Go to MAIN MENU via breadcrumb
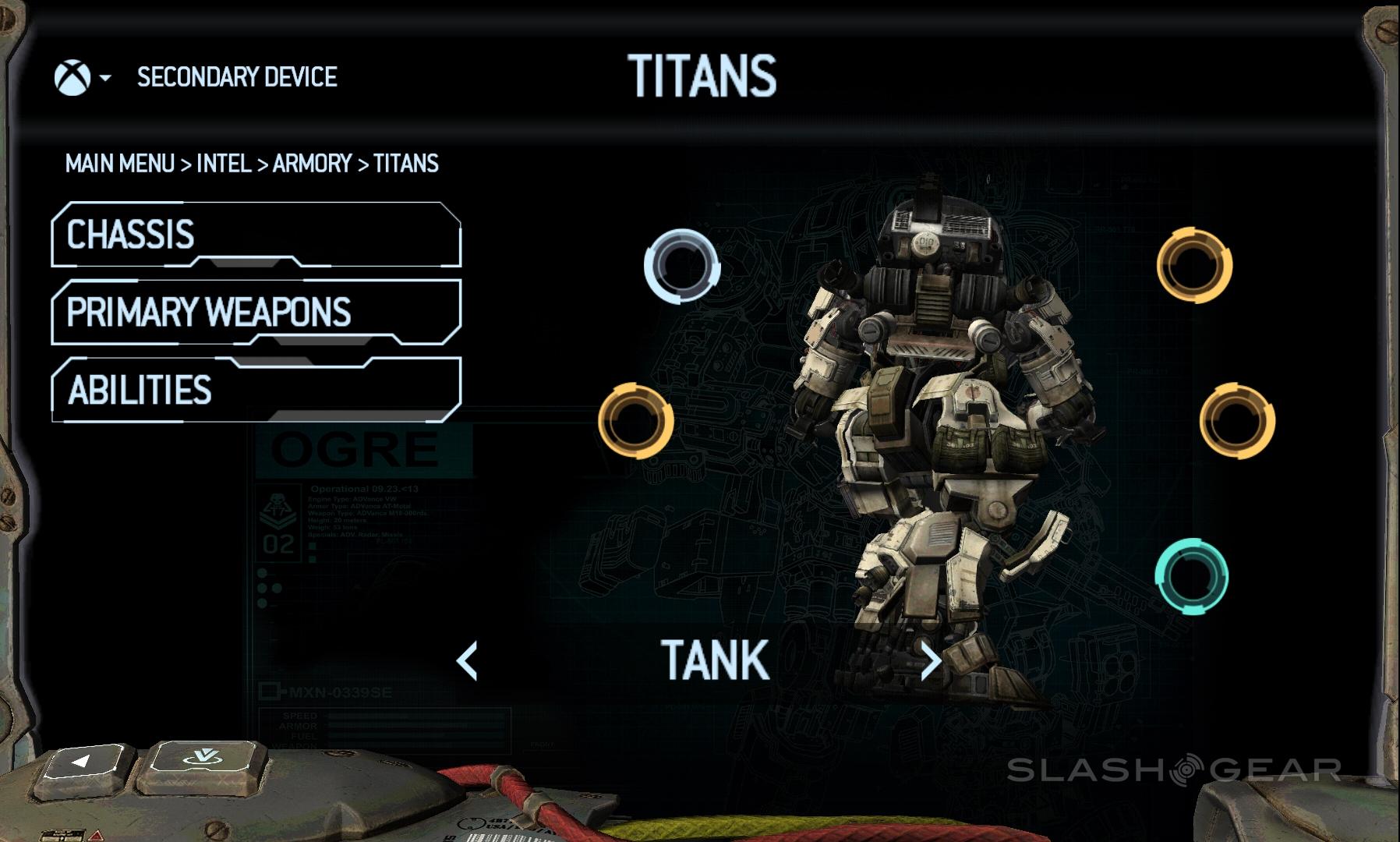The width and height of the screenshot is (1400, 842). (x=120, y=164)
